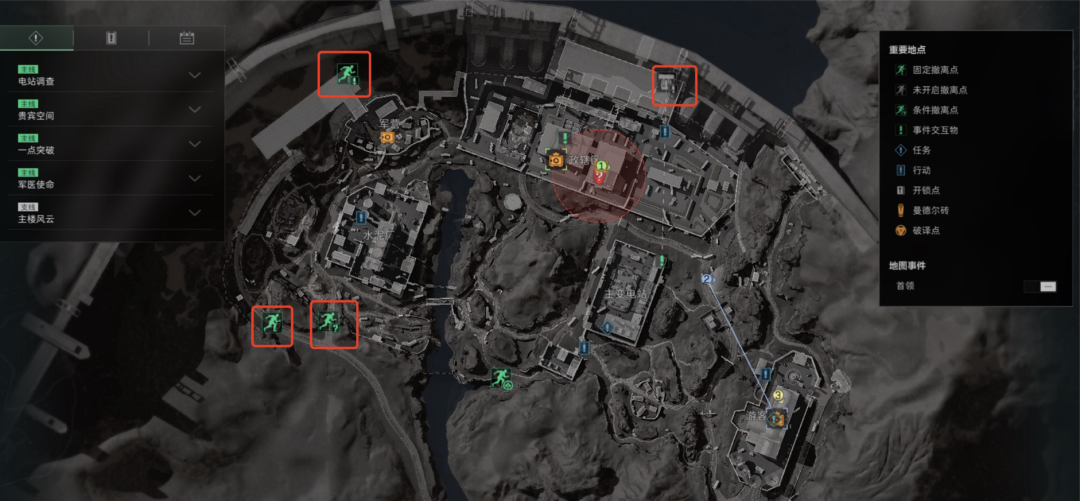Select the numbered 3 marker on the map
The width and height of the screenshot is (1080, 501).
click(777, 397)
